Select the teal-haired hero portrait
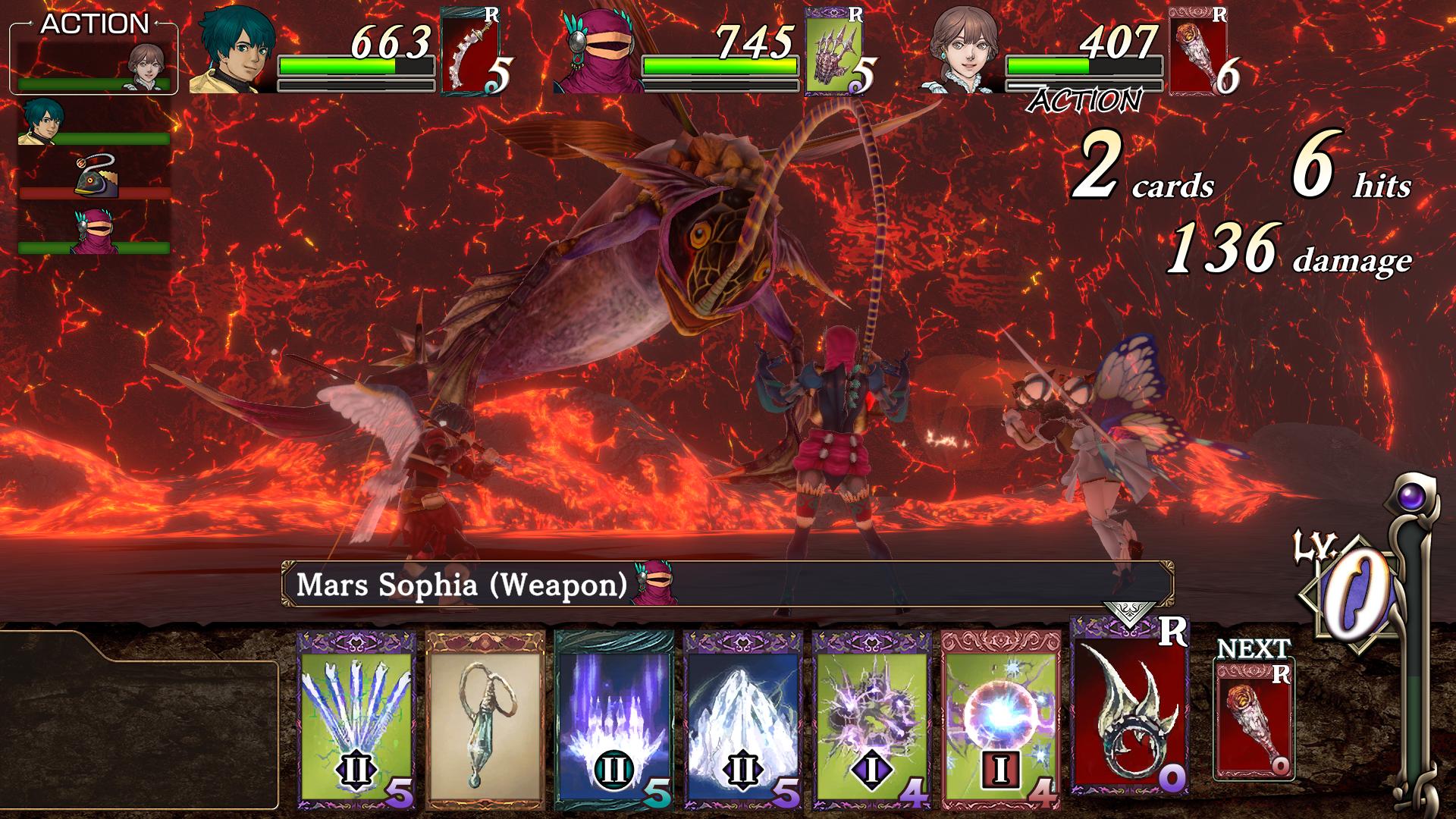The width and height of the screenshot is (1456, 819). pos(234,51)
